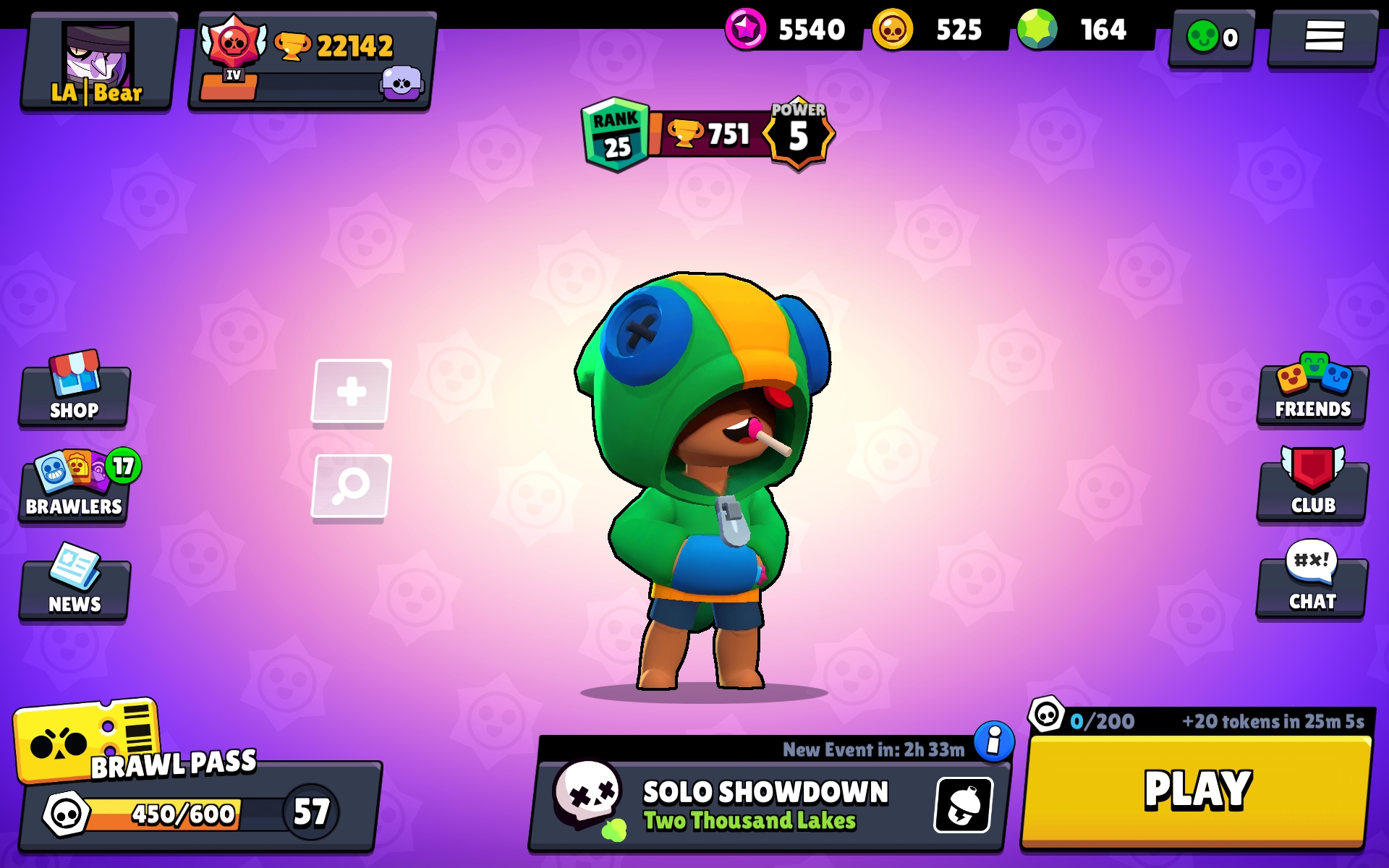Open the Brawlers menu with 17 notification
This screenshot has height=868, width=1389.
(x=72, y=485)
